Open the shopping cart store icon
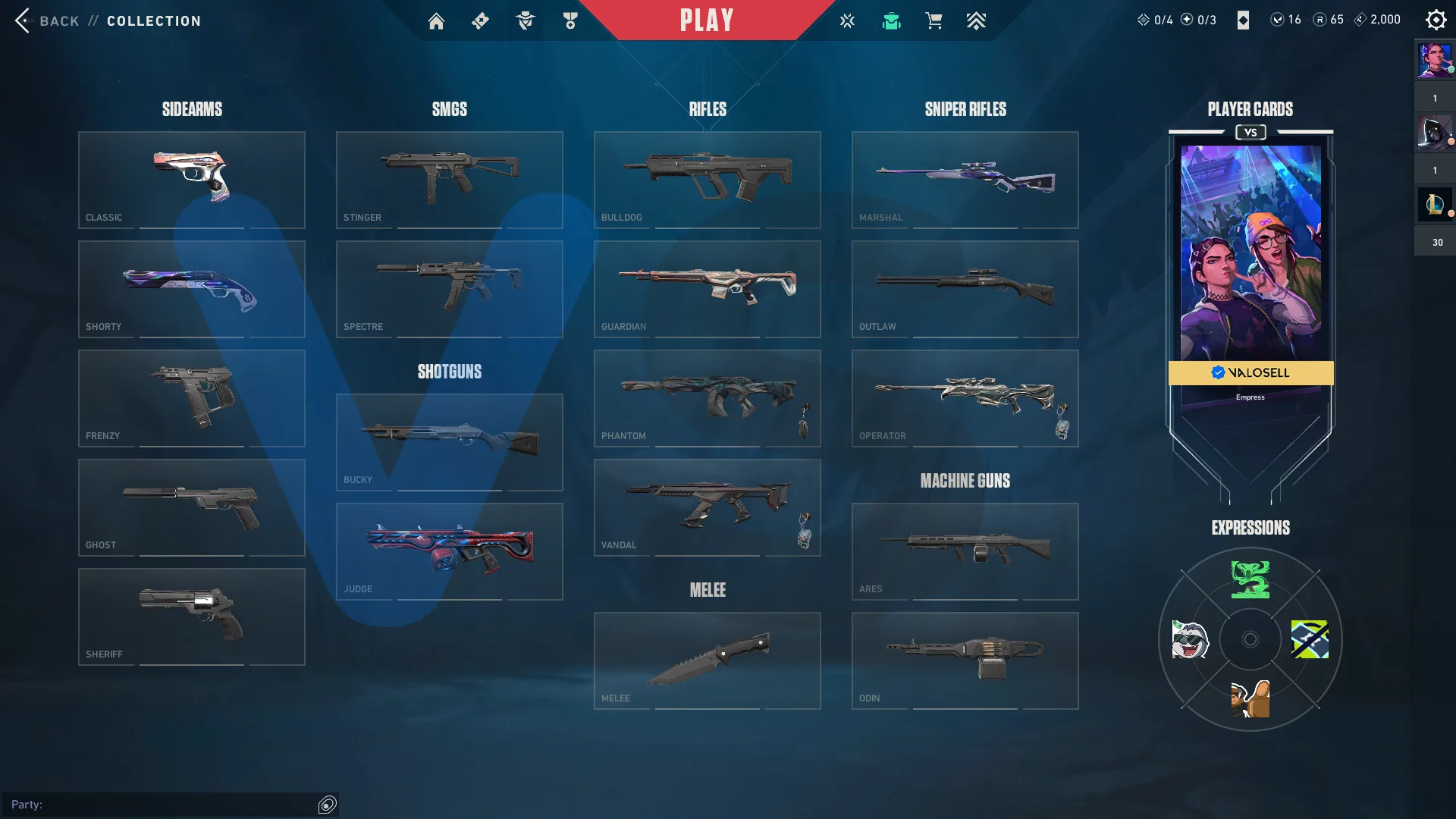Screen dimensions: 1456x819 pyautogui.click(x=934, y=21)
